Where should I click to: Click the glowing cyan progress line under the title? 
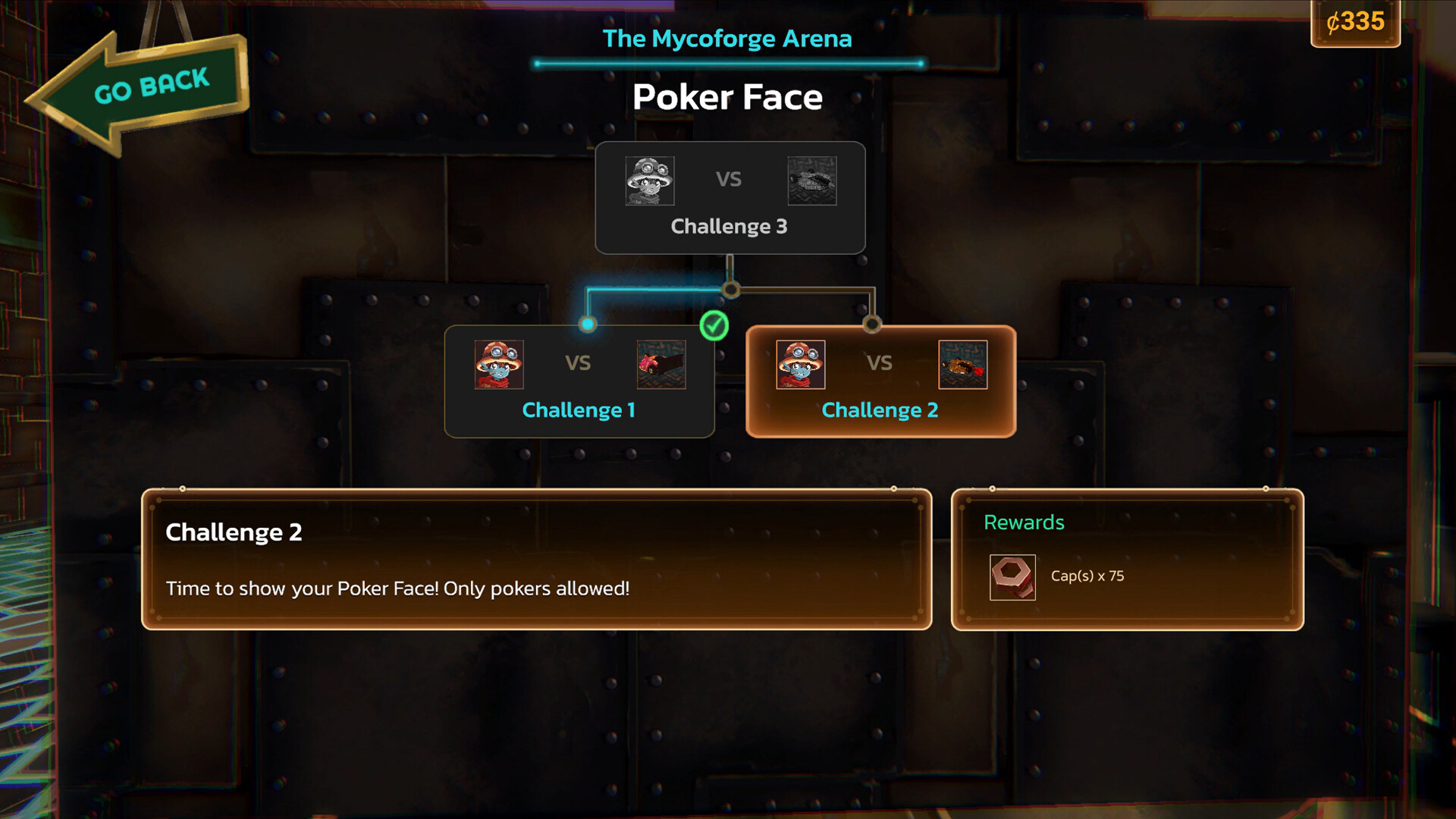[728, 64]
